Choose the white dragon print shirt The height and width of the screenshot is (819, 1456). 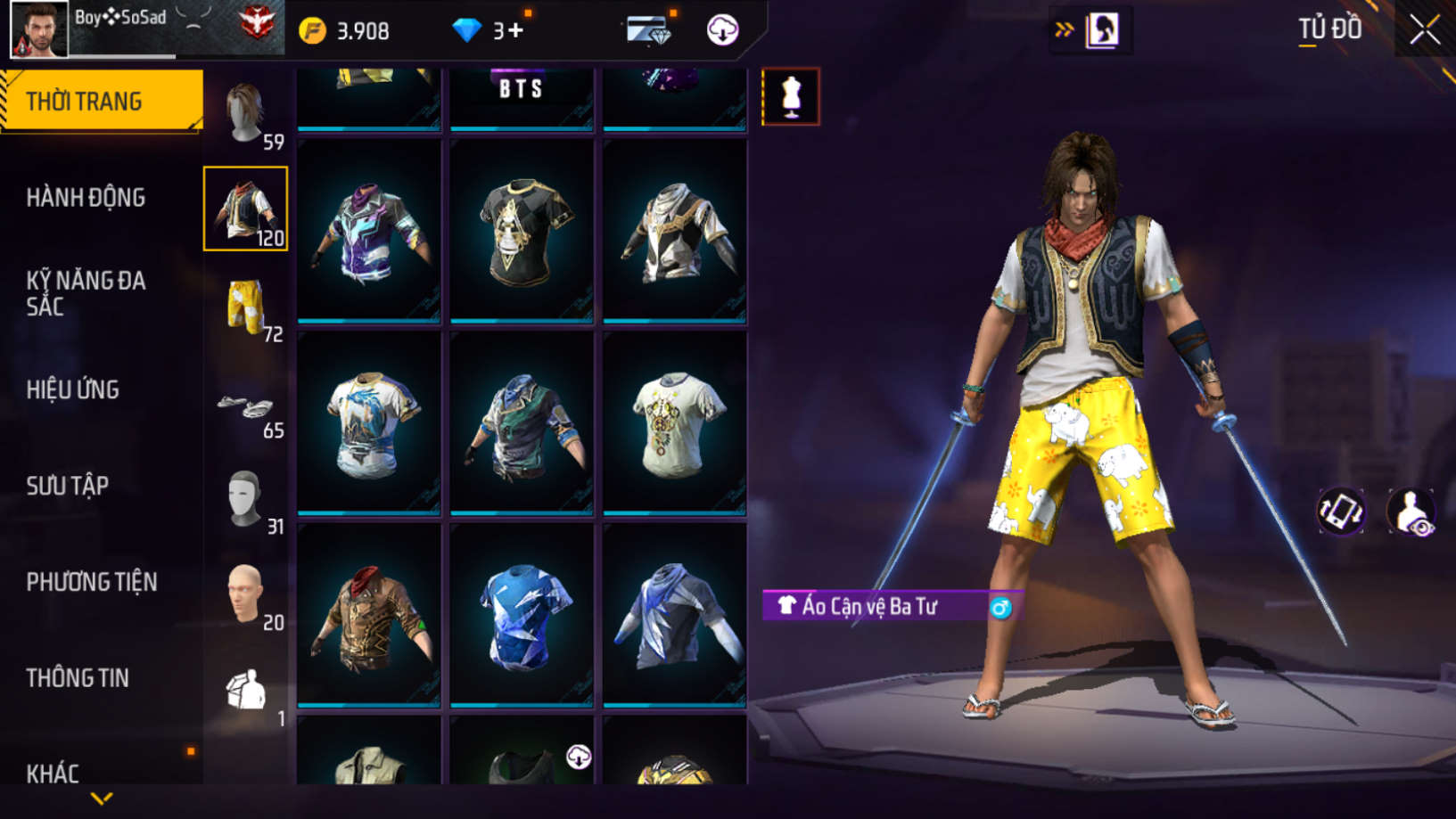(369, 423)
